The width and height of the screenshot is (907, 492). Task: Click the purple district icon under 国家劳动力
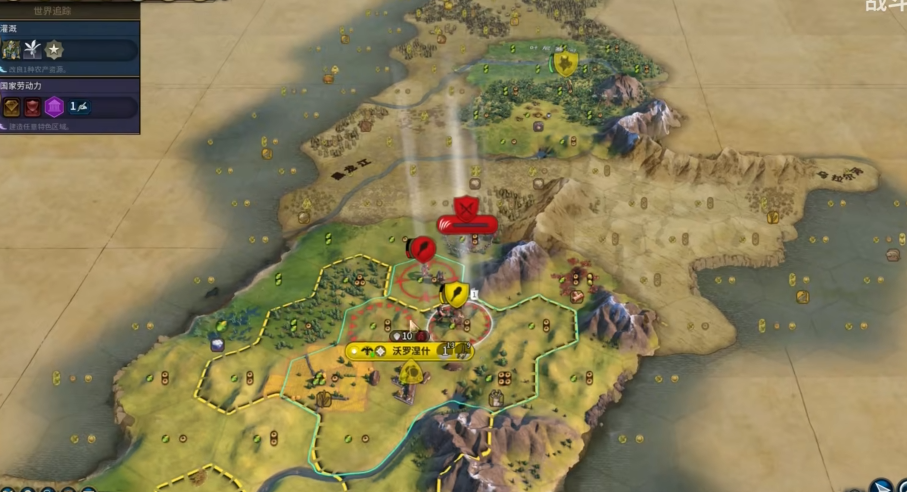[x=54, y=107]
